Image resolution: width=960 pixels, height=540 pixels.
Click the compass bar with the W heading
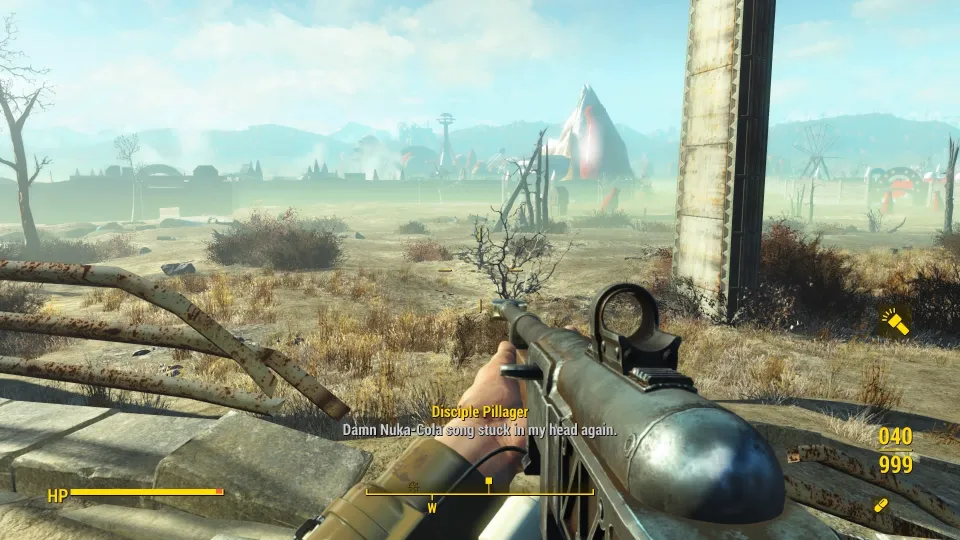480,493
